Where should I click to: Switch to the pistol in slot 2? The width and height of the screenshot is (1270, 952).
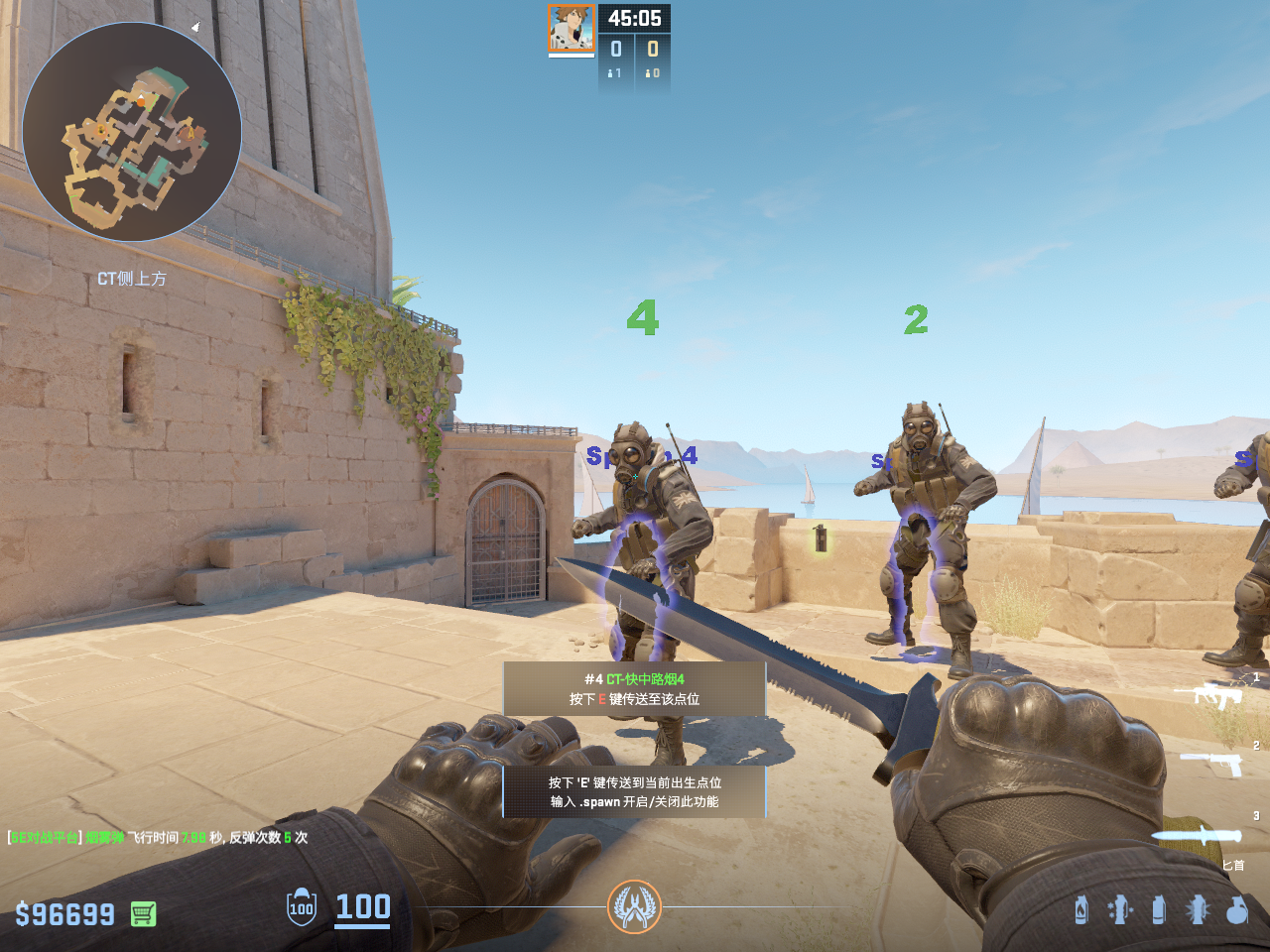[x=1211, y=763]
